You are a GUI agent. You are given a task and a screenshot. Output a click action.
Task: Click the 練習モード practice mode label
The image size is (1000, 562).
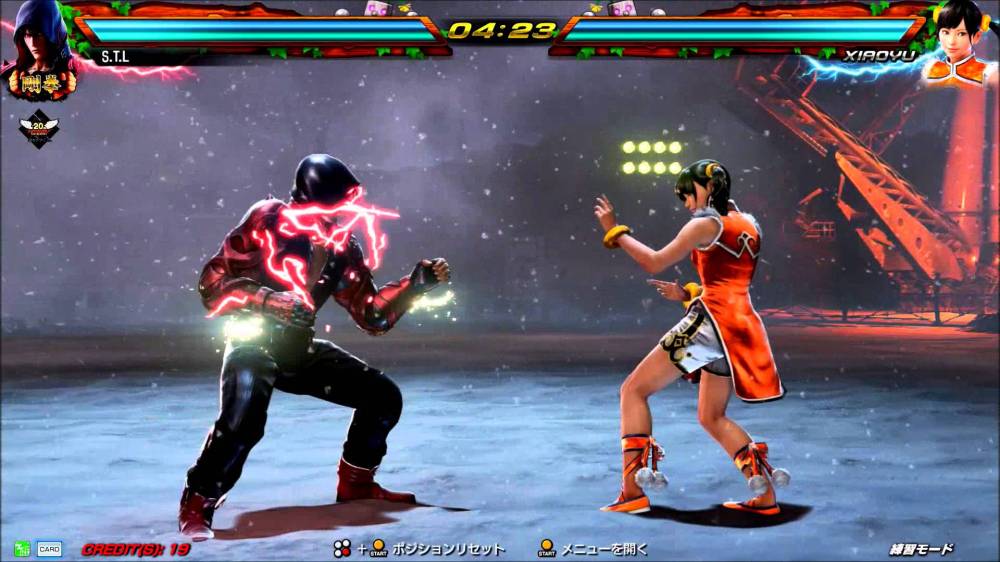tap(921, 549)
